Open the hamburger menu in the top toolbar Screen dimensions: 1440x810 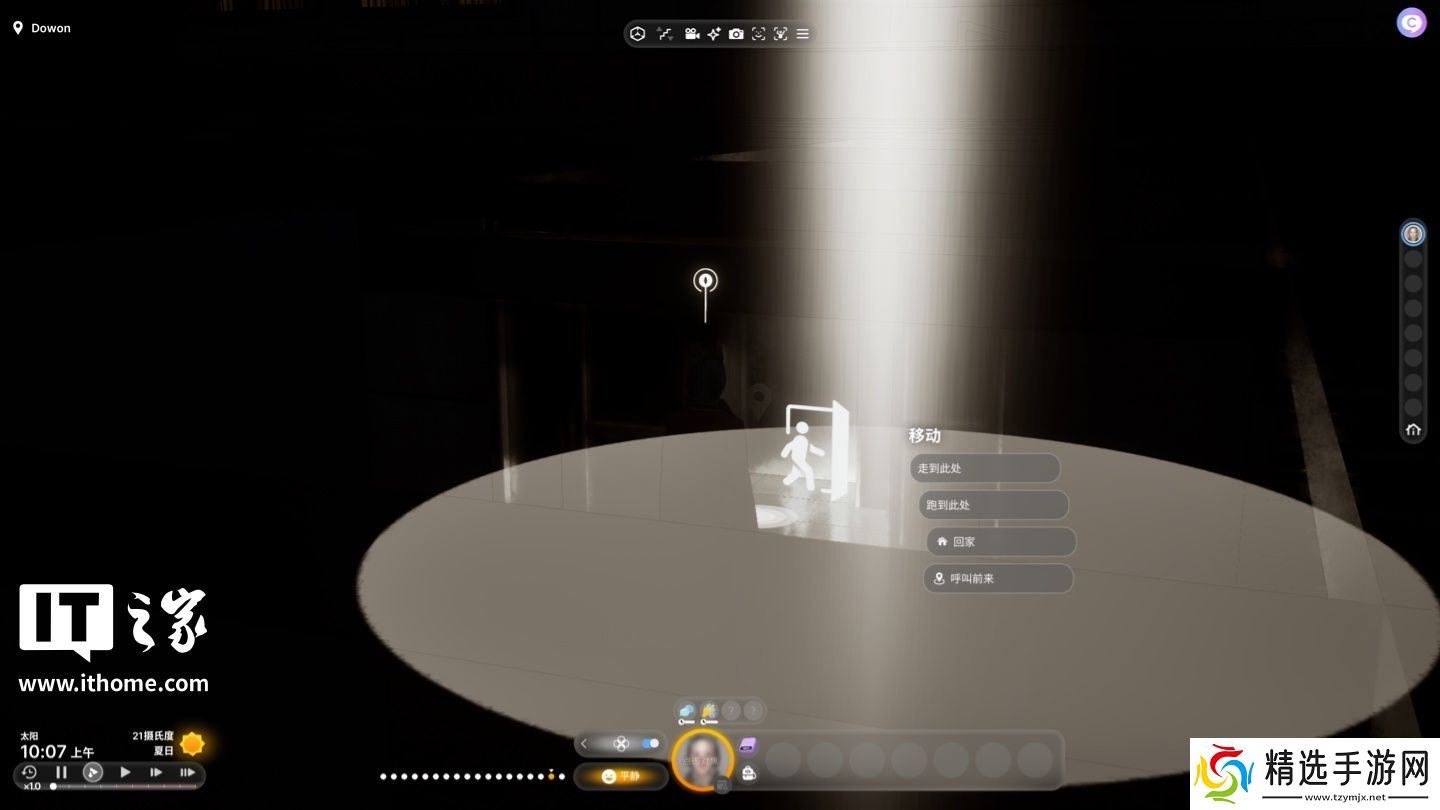(x=803, y=34)
